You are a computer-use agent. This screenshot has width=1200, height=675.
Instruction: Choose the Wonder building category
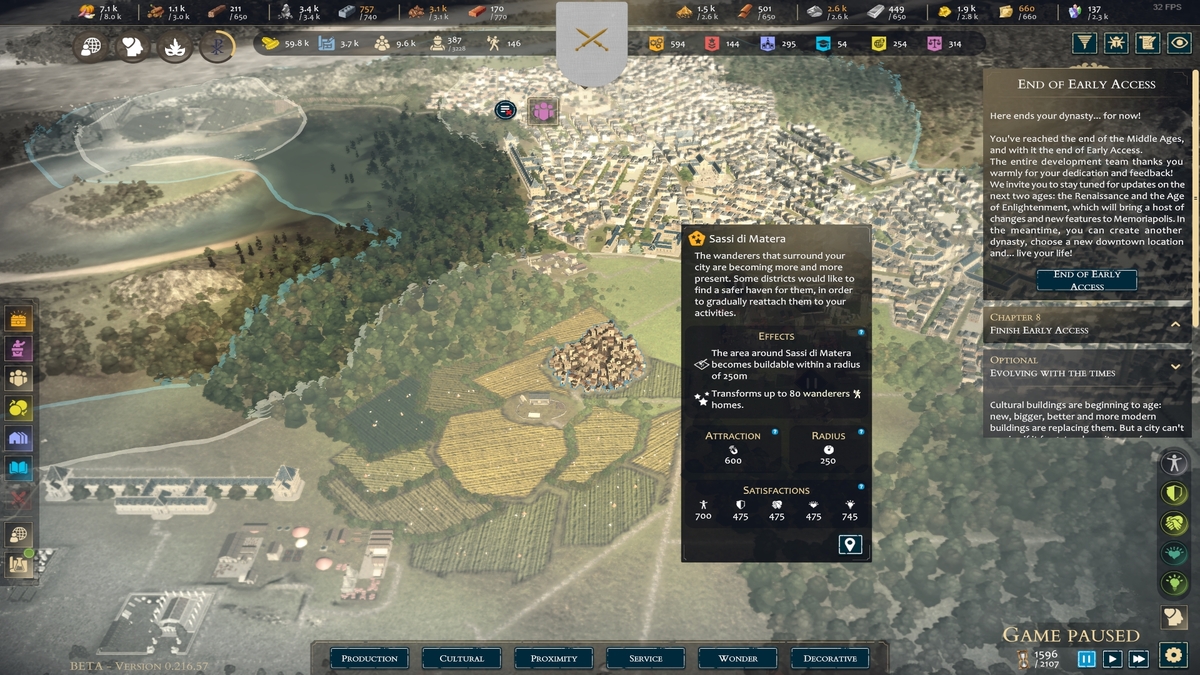click(738, 658)
